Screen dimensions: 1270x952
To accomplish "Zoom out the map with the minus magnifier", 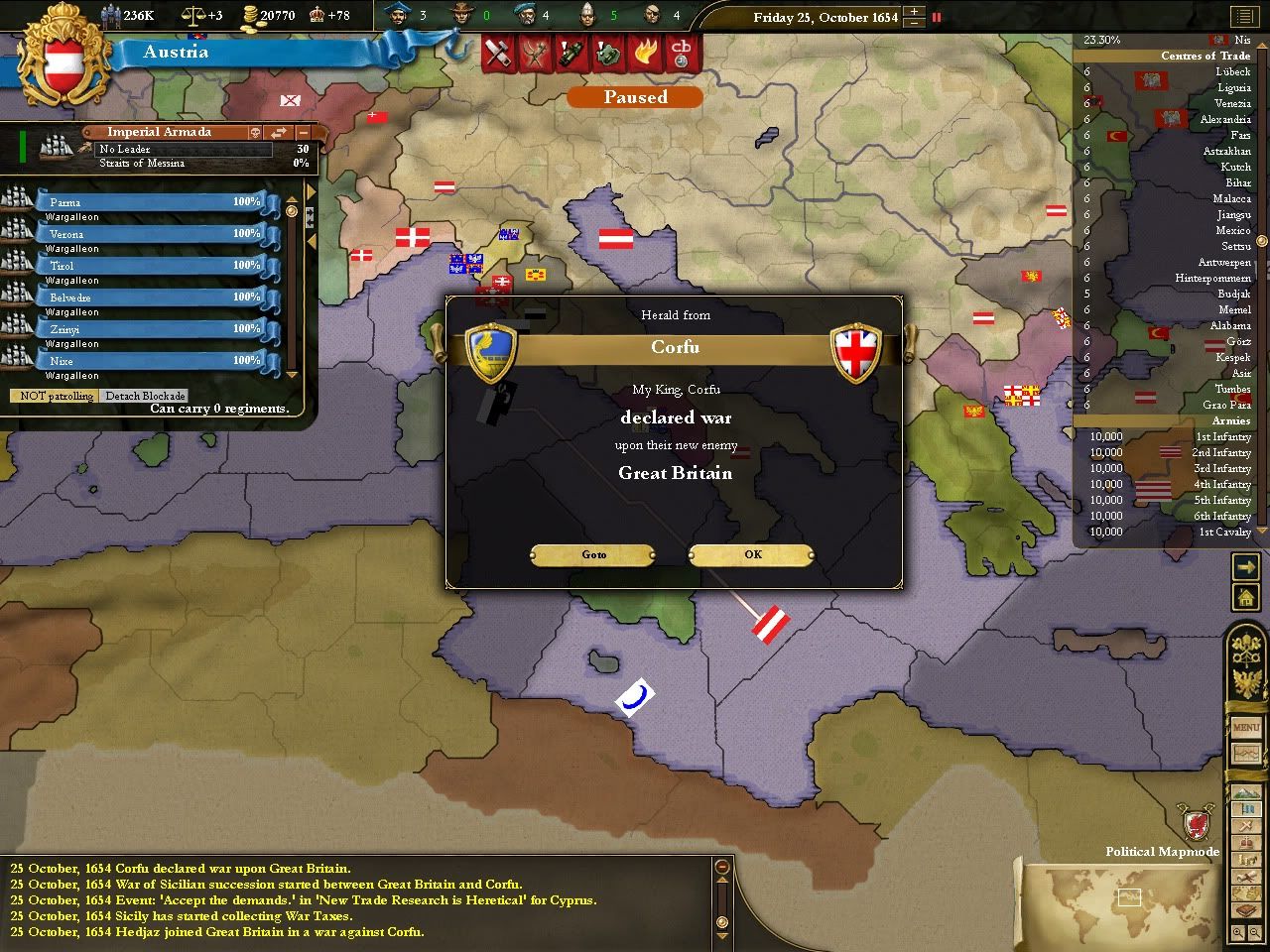I will [1256, 933].
